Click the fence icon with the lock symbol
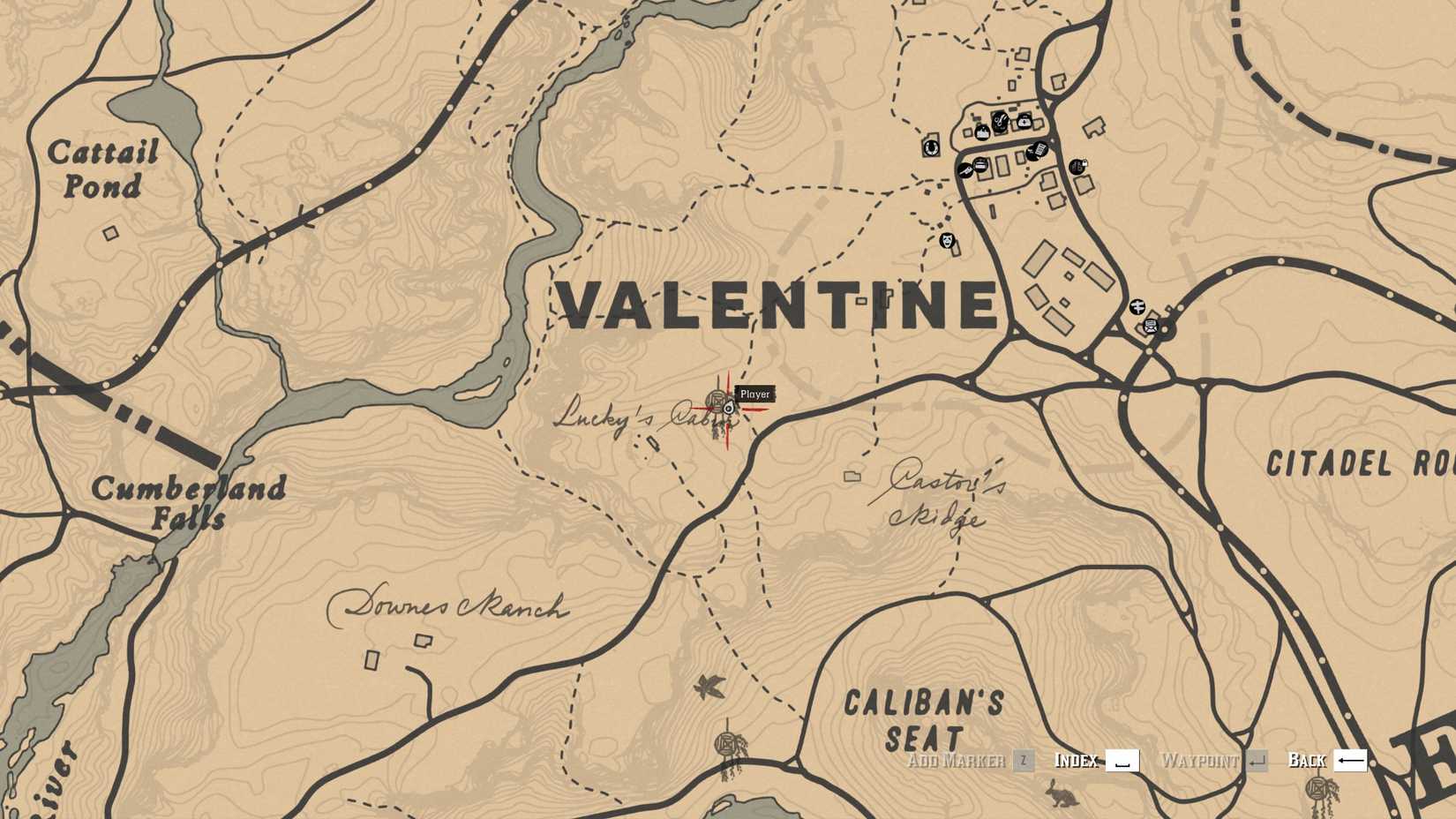The width and height of the screenshot is (1456, 819). pos(1077,166)
